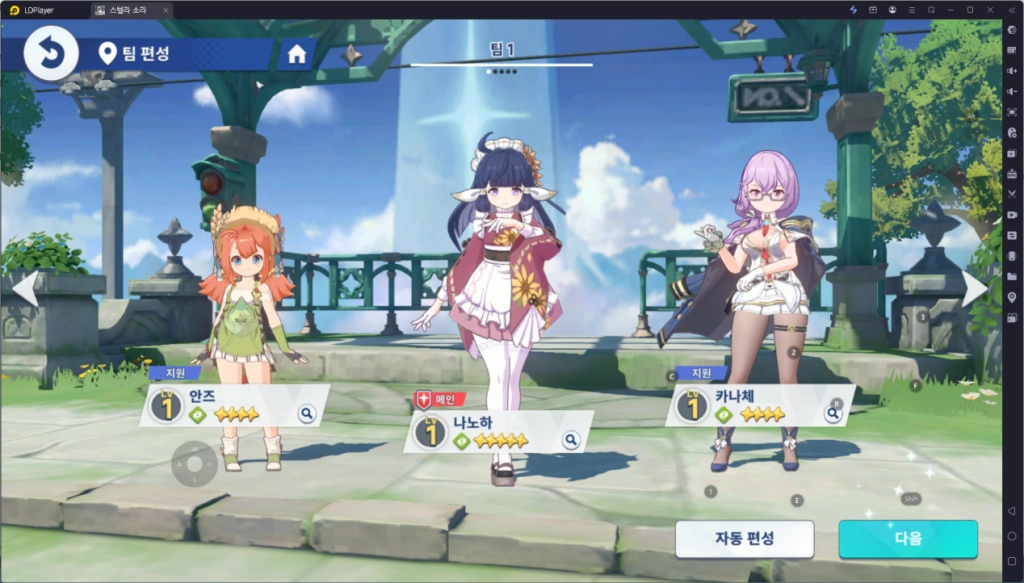Inspect 안즈 details with magnifier icon
Image resolution: width=1024 pixels, height=583 pixels.
pyautogui.click(x=307, y=413)
